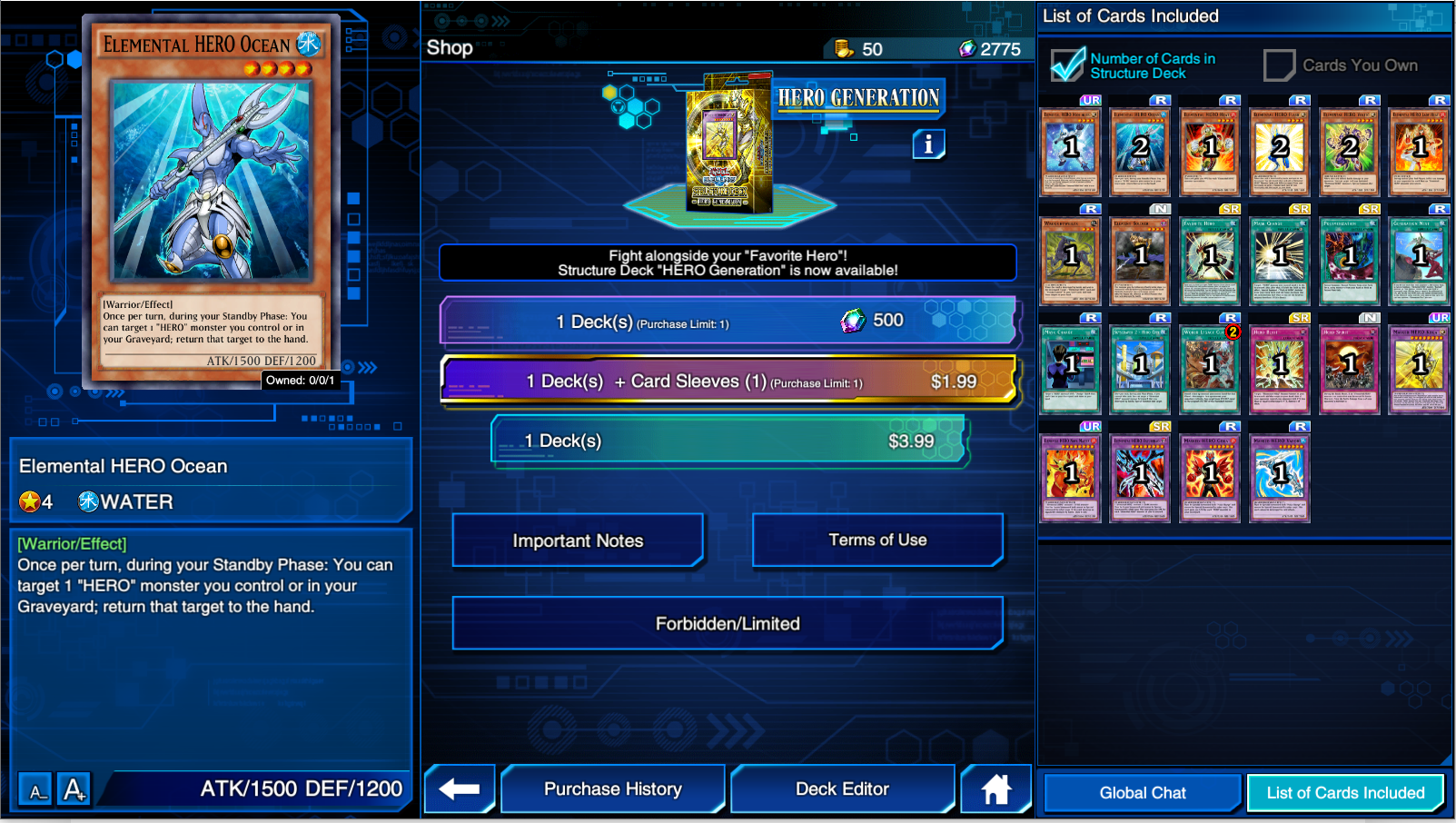Open Purchase History
The width and height of the screenshot is (1456, 823).
click(613, 788)
